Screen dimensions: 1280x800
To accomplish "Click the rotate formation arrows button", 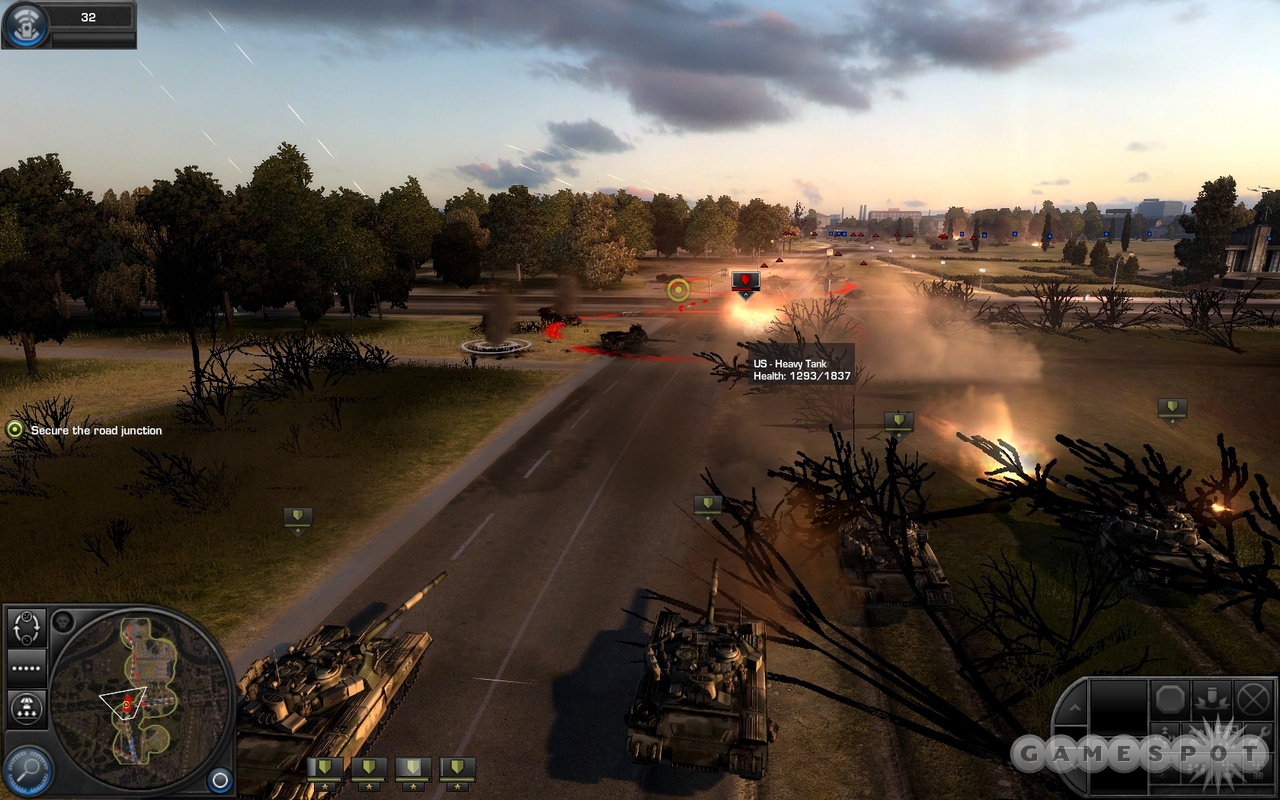I will tap(27, 628).
